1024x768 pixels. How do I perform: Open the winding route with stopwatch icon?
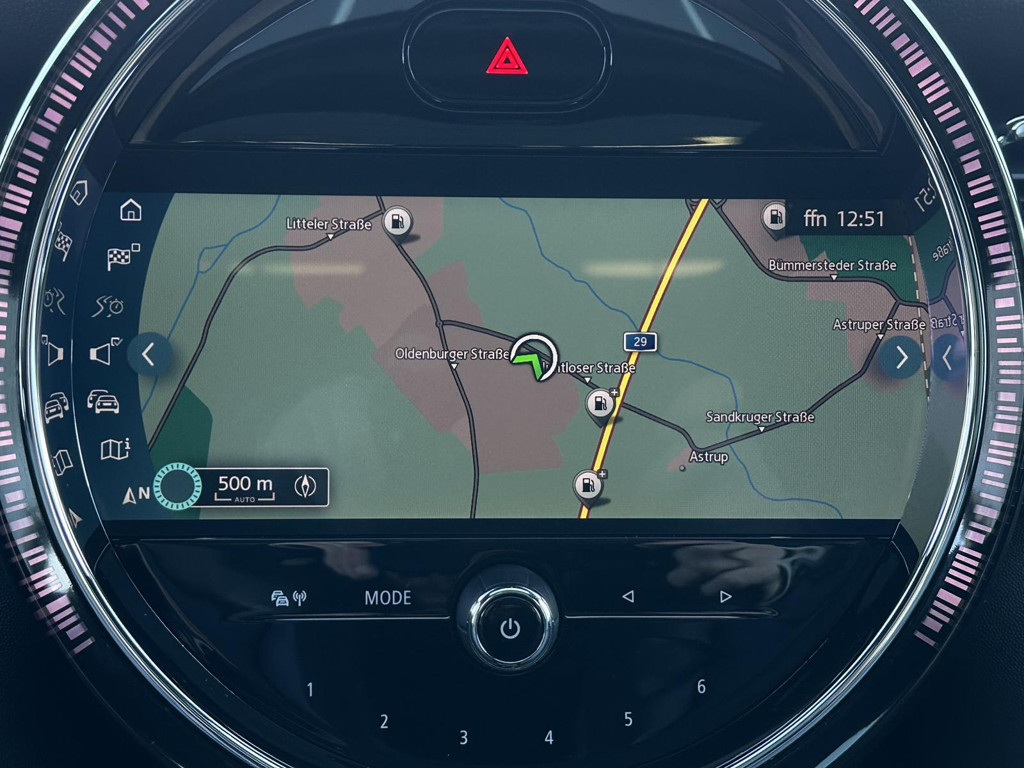[x=108, y=306]
